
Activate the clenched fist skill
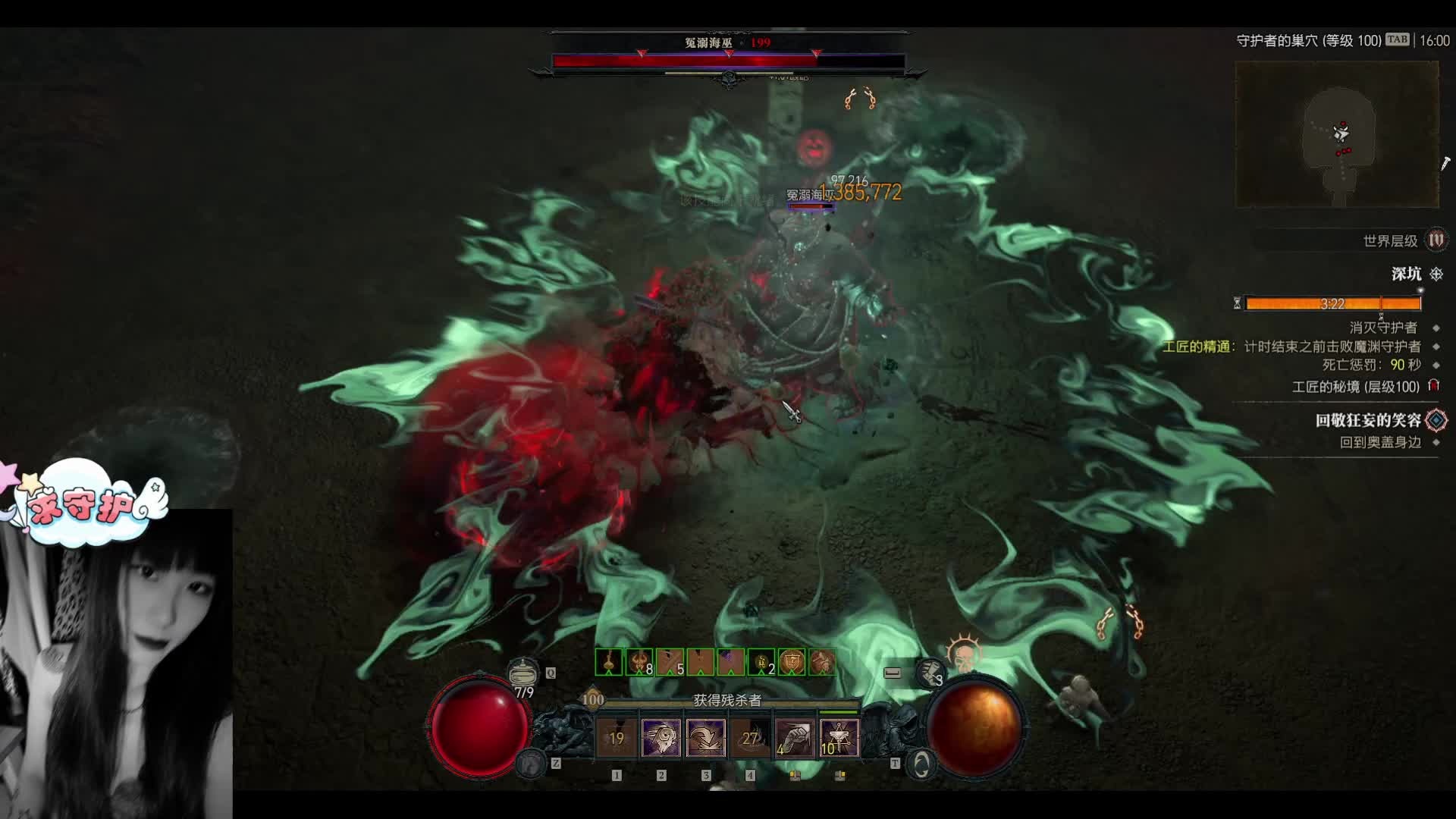pos(794,738)
